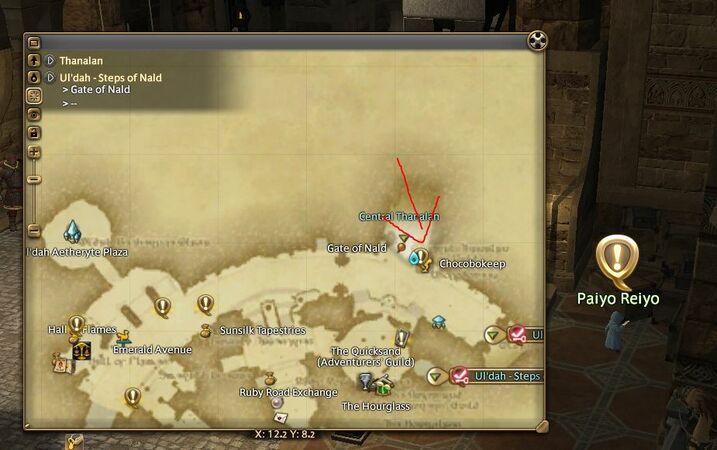Open the top menu button in map toolbar

tap(34, 43)
